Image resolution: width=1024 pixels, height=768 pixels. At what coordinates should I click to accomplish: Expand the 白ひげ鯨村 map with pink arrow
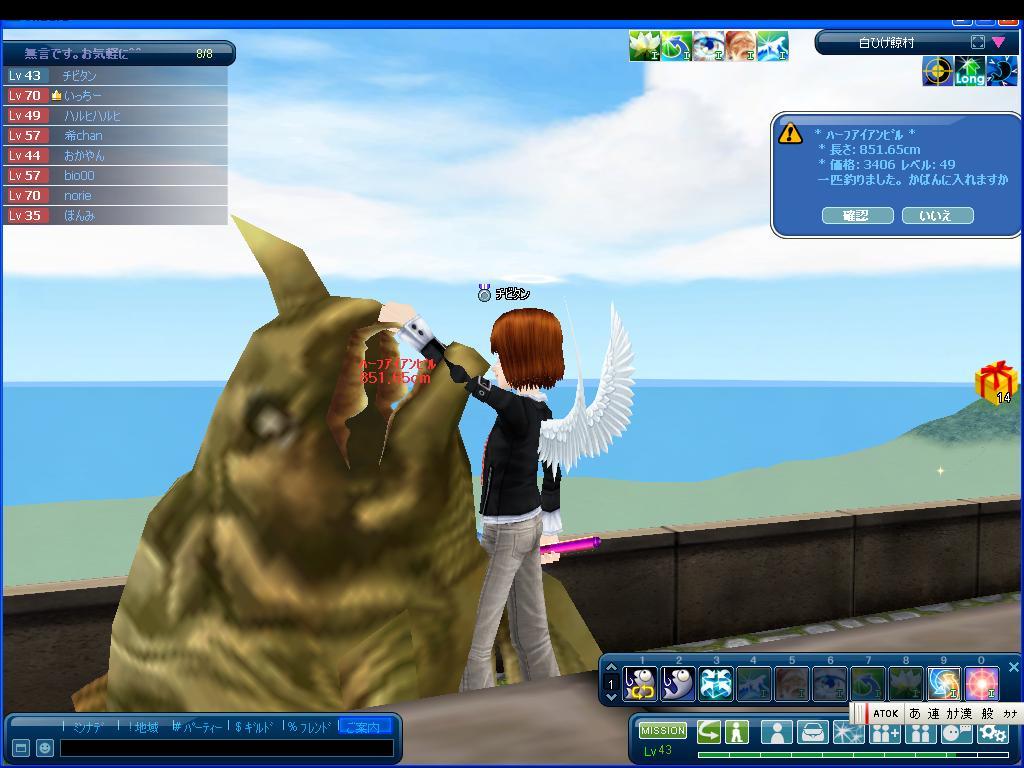point(998,42)
